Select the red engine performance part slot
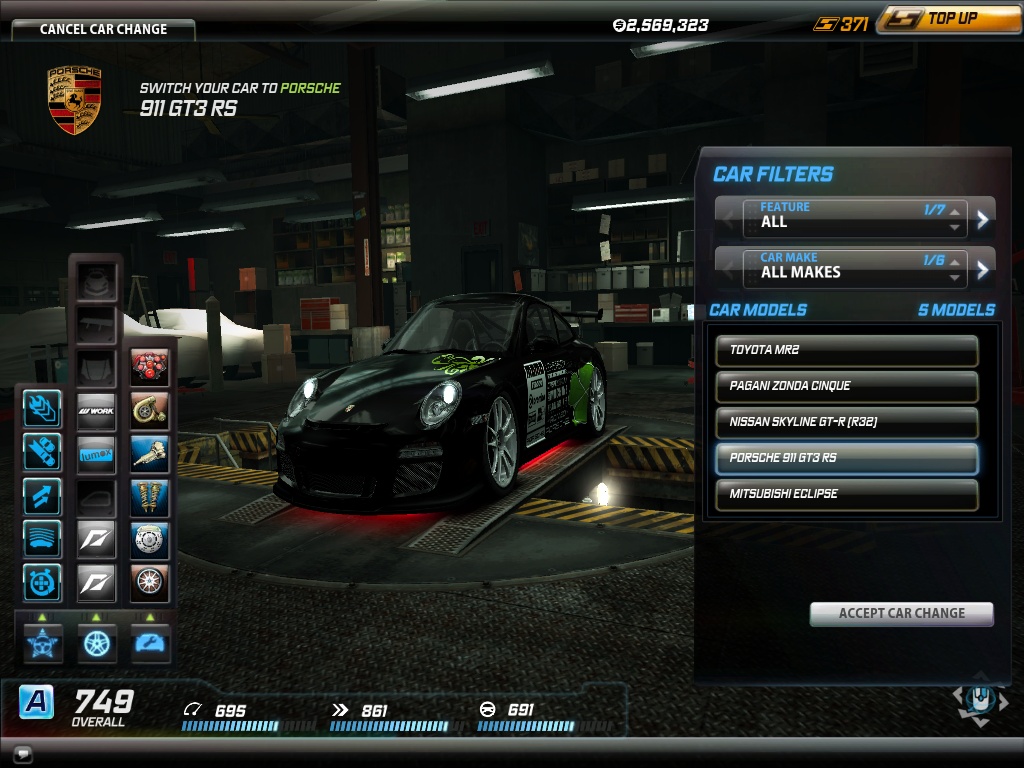The width and height of the screenshot is (1024, 768). pos(150,368)
